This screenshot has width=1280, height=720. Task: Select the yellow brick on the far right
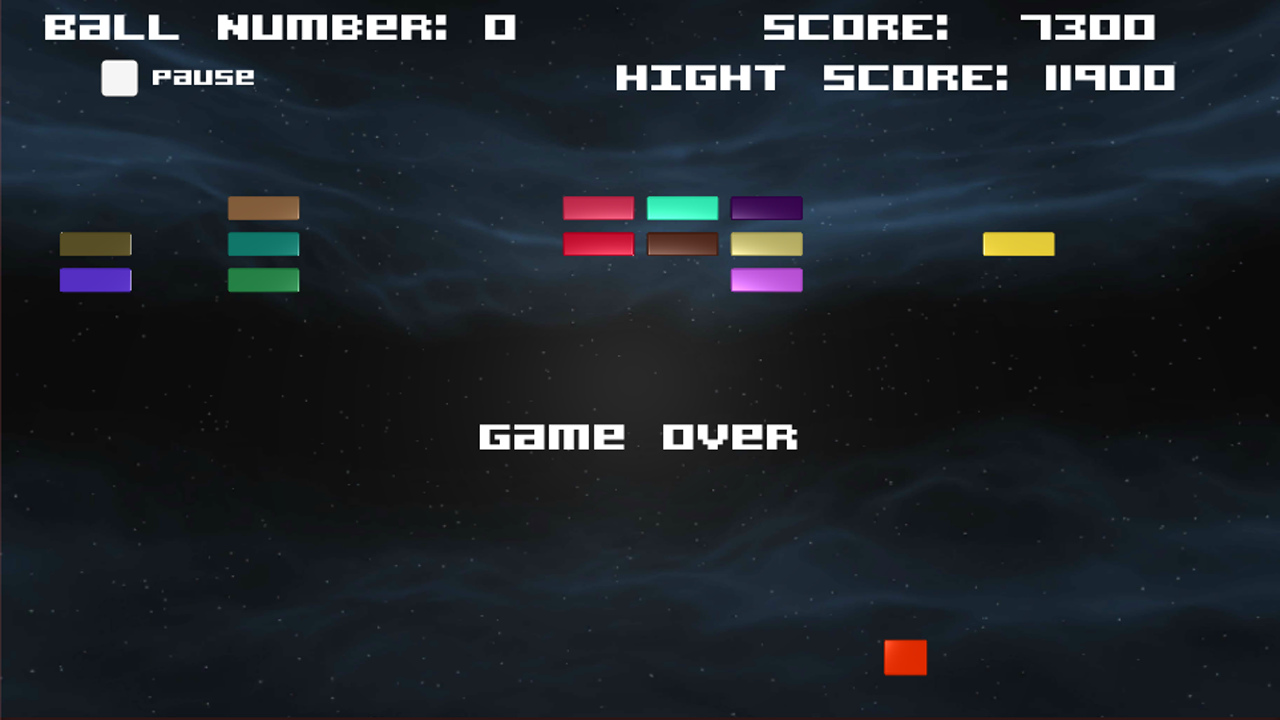point(1018,243)
